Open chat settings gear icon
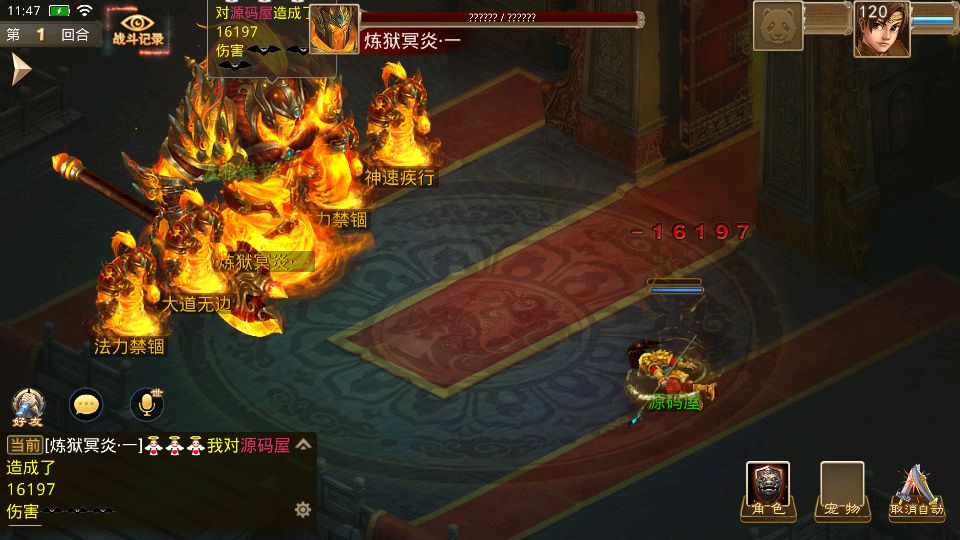The image size is (960, 540). (x=303, y=510)
